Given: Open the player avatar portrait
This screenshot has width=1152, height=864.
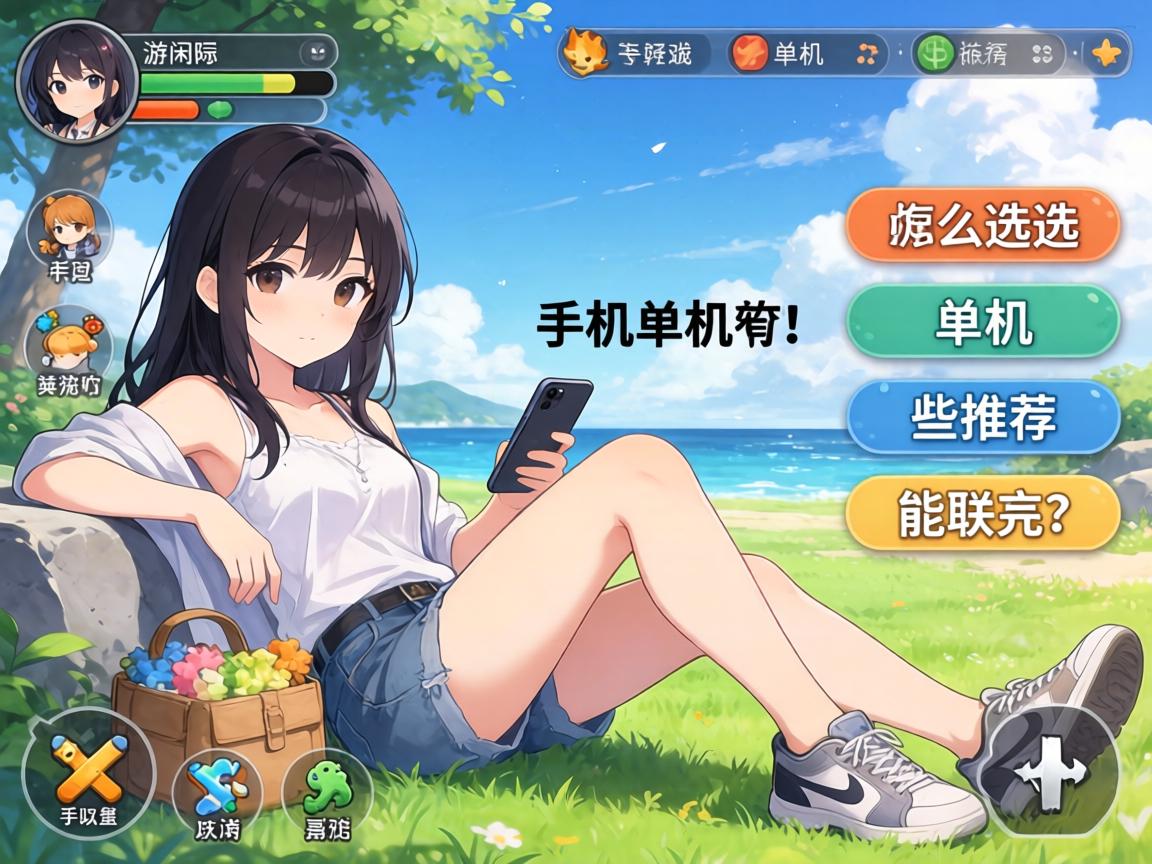Looking at the screenshot, I should tap(77, 82).
